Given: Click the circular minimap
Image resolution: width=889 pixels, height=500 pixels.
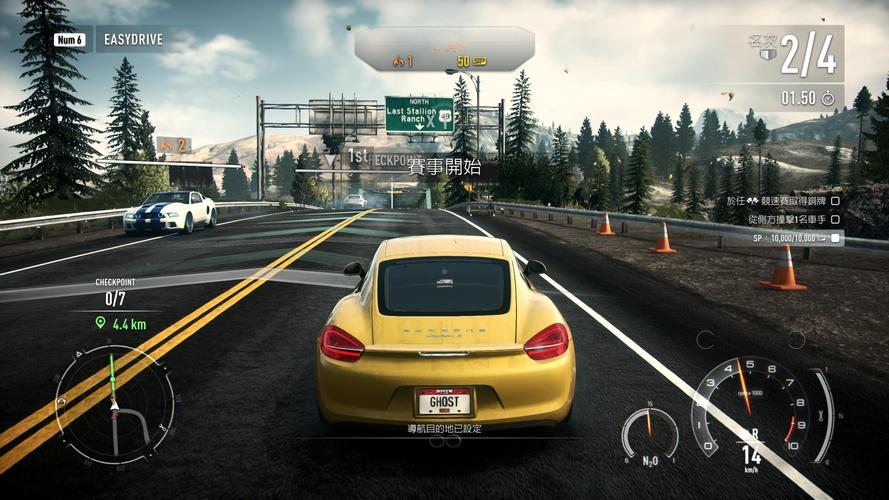Looking at the screenshot, I should click(114, 404).
